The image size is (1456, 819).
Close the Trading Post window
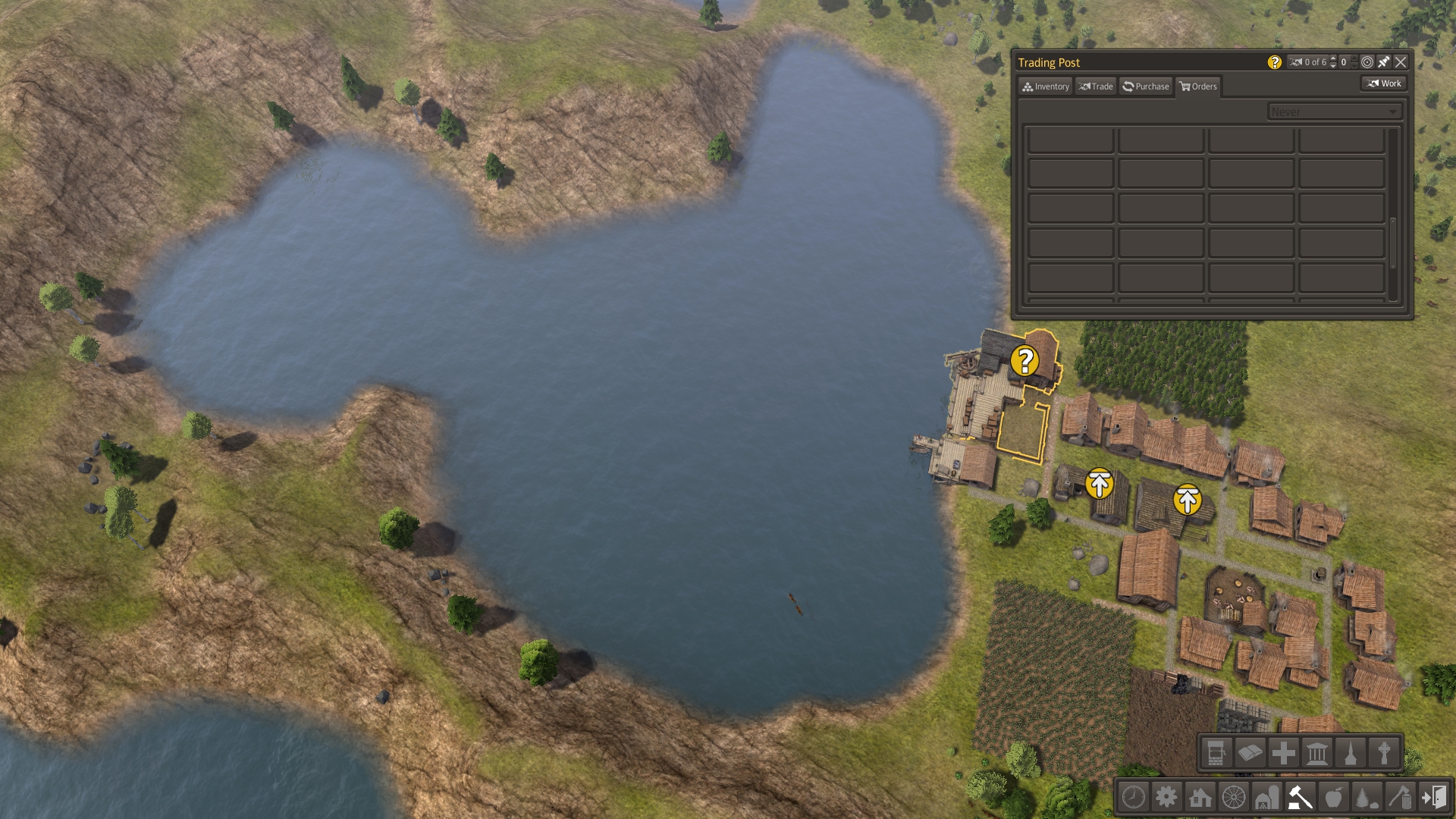1401,62
